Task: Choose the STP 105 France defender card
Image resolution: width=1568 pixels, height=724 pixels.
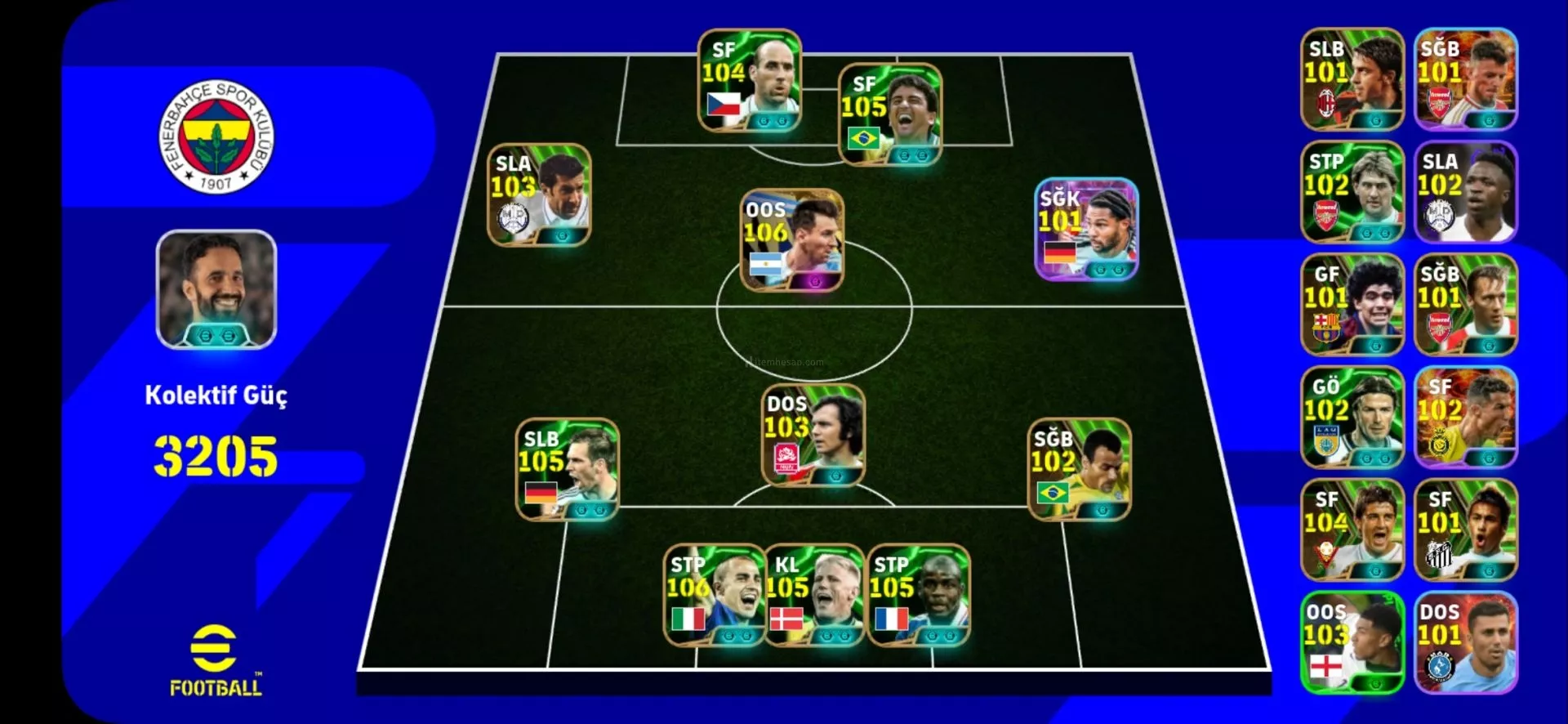Action: [918, 595]
